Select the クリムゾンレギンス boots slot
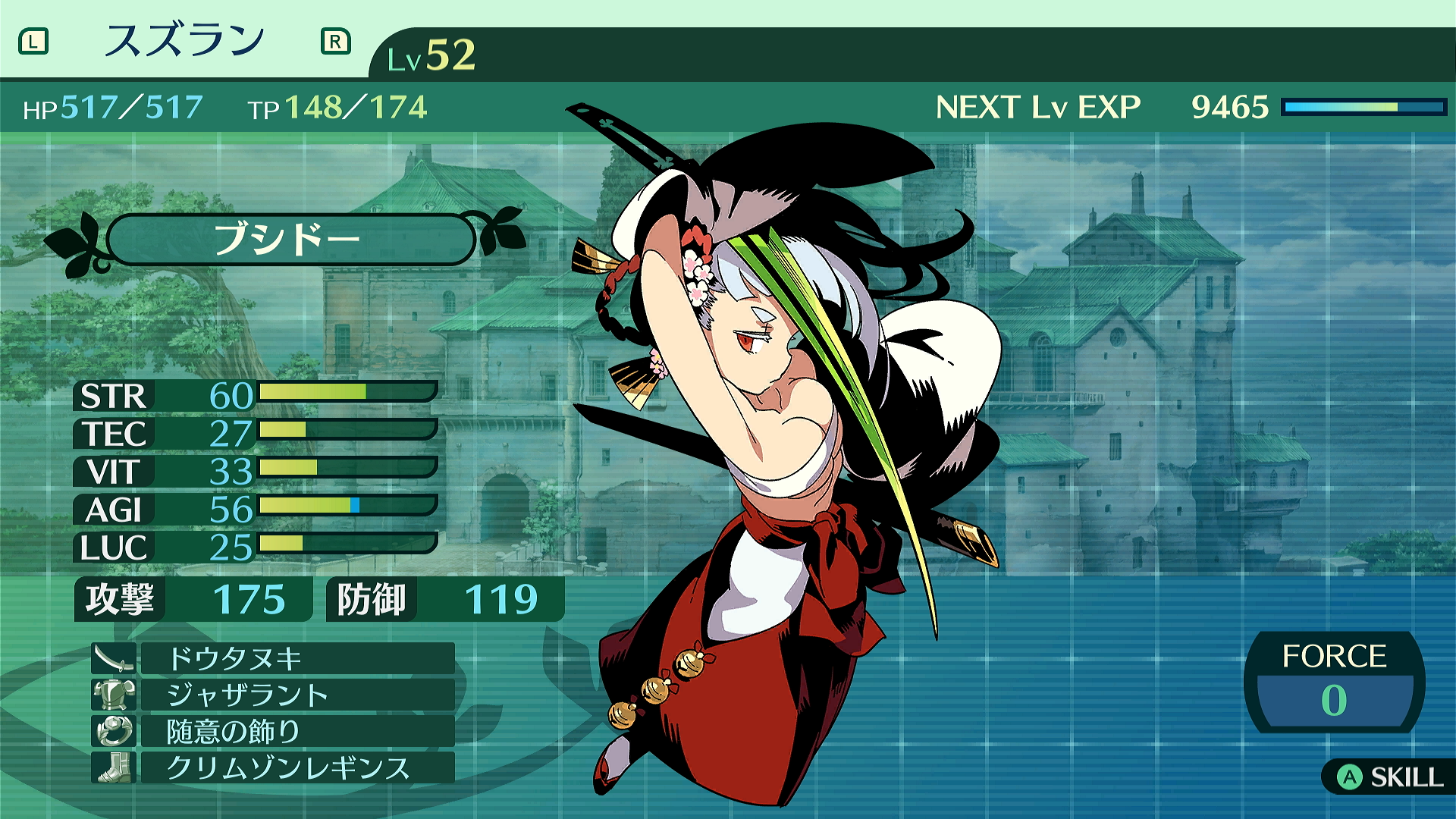Viewport: 1456px width, 819px height. coord(297,767)
